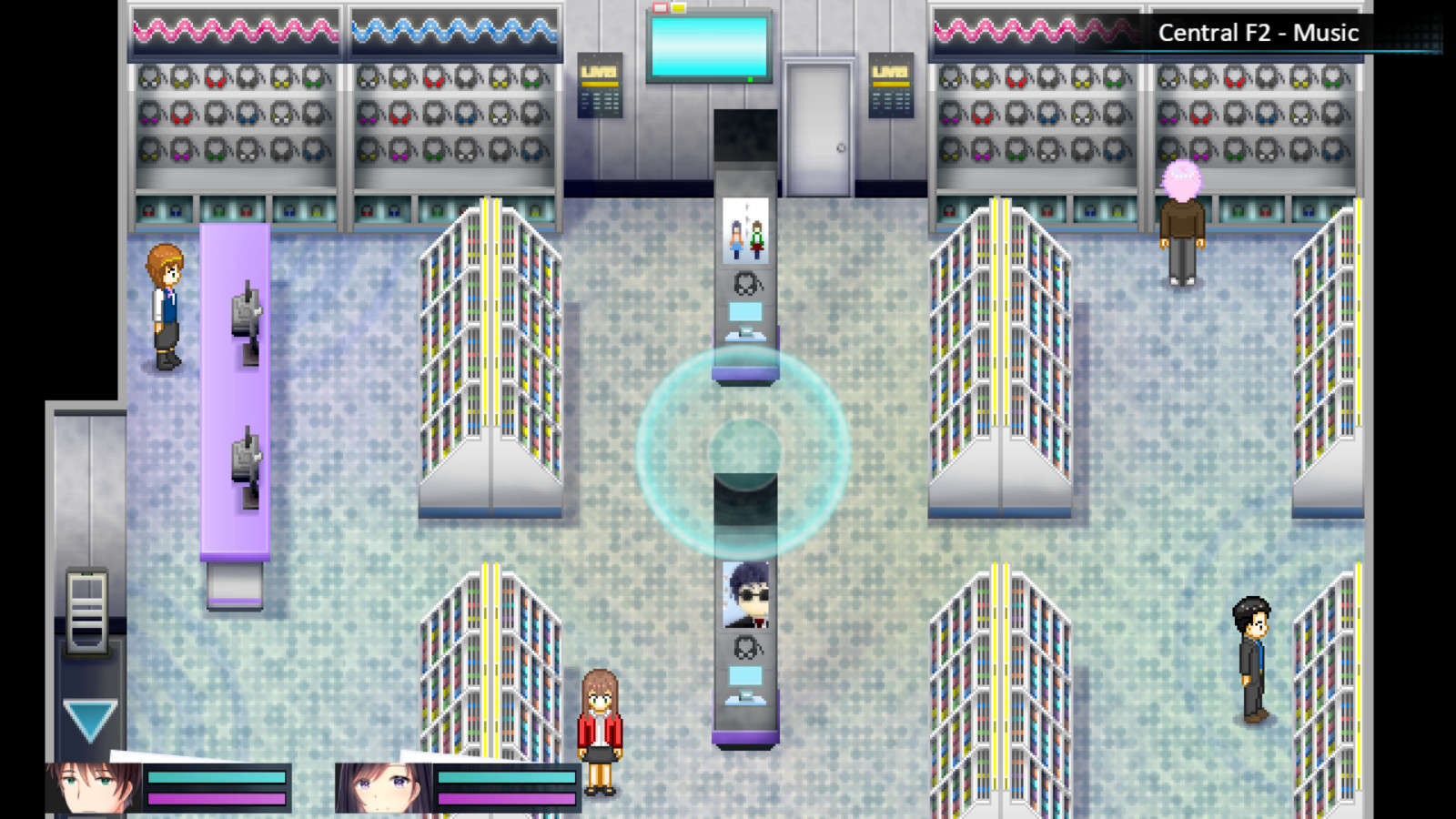Click the LIVE sign panel right of the door
This screenshot has height=819, width=1456.
[890, 84]
